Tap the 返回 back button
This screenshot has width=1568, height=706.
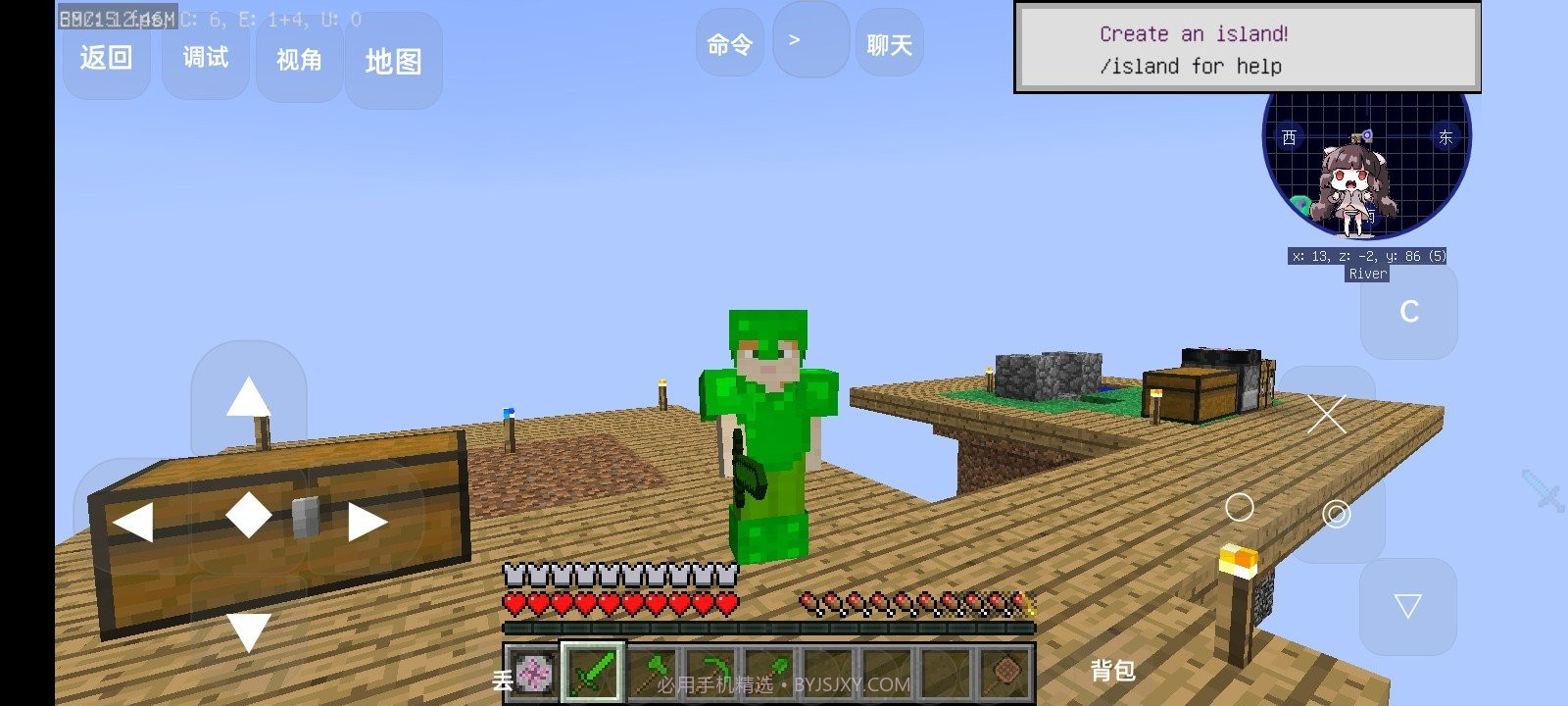pyautogui.click(x=106, y=58)
